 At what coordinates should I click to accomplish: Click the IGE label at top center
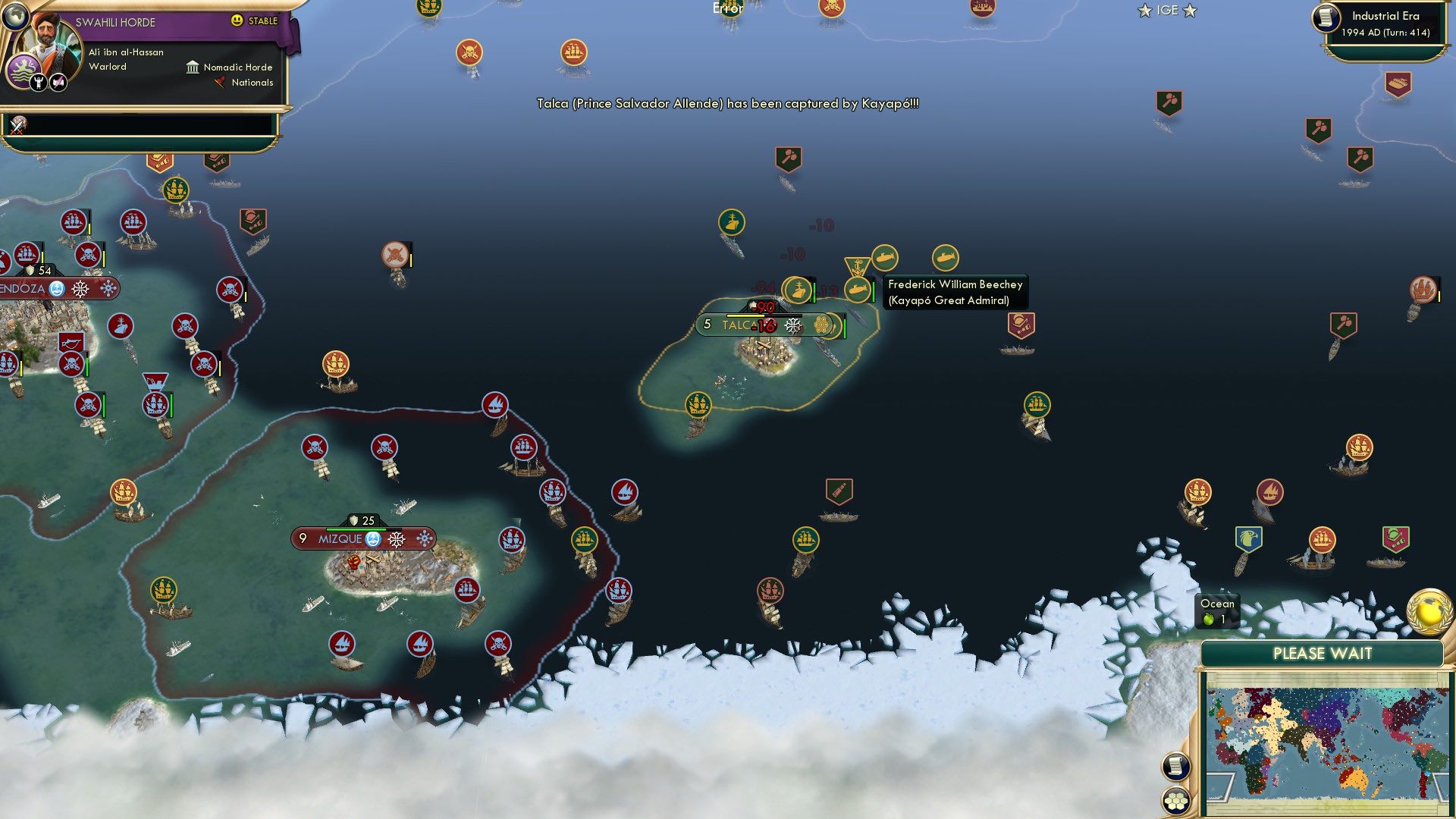(1168, 11)
